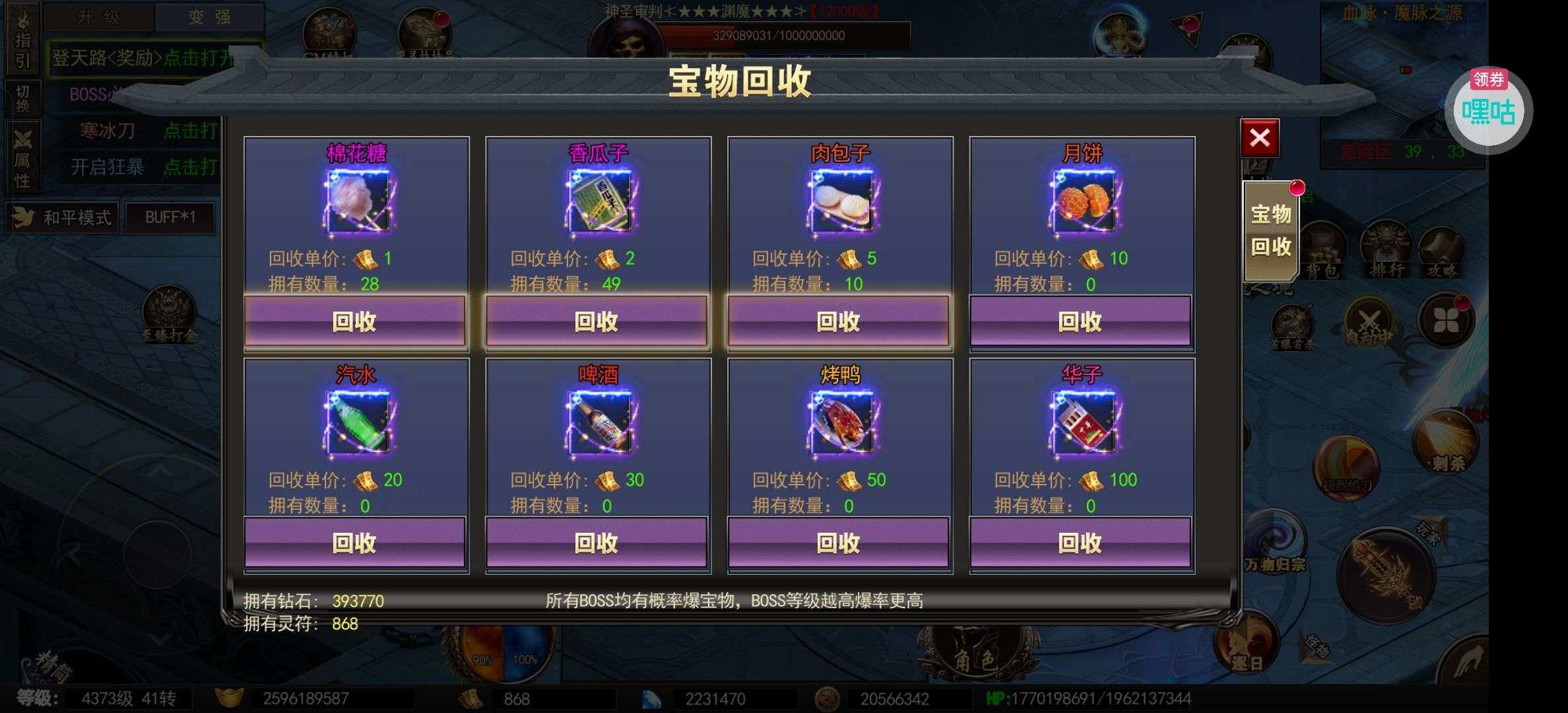Screen dimensions: 1568x713
Task: Recycle the 肉包子 meat bun items
Action: pos(839,322)
